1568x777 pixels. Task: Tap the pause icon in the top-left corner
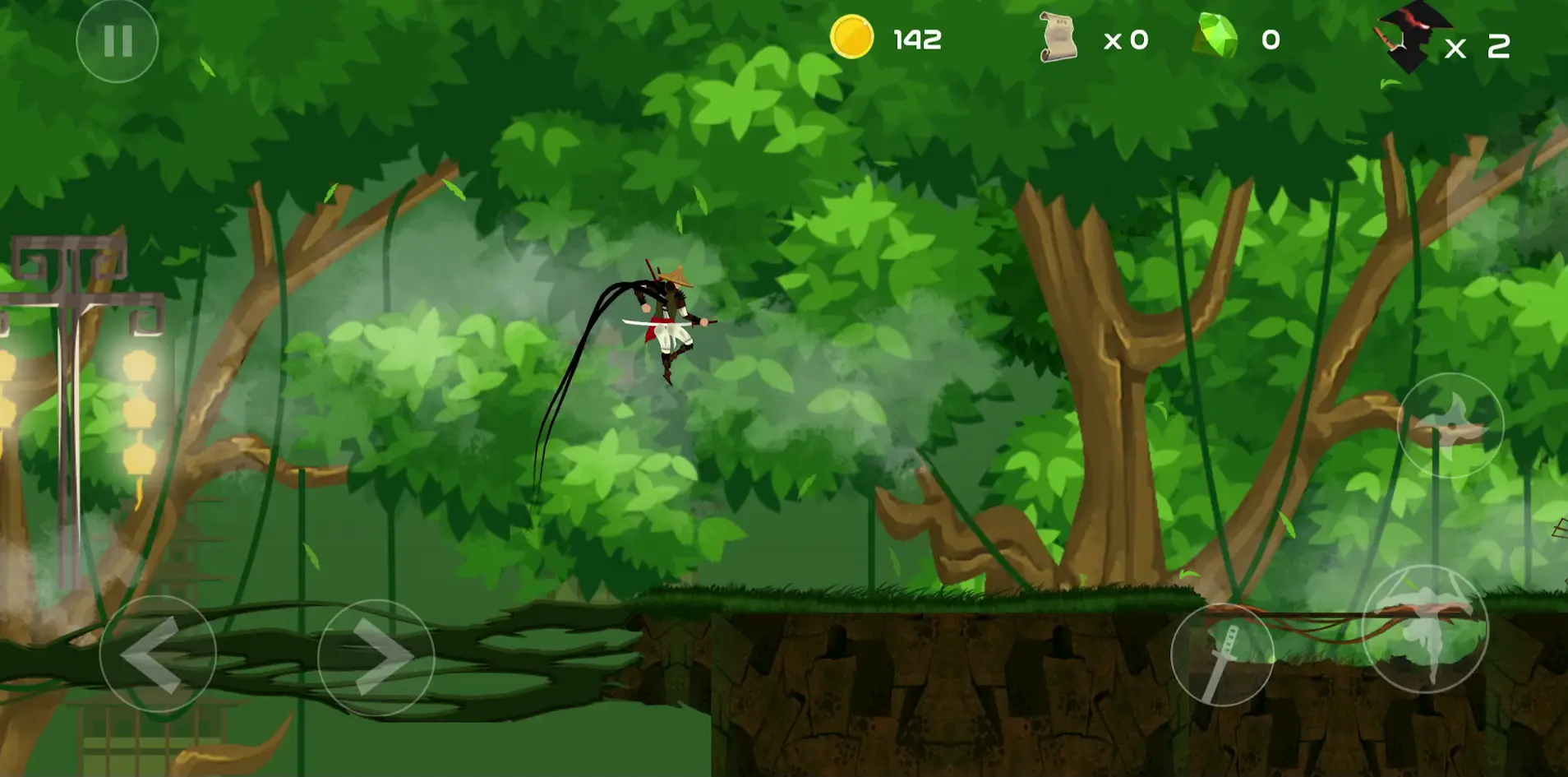click(118, 39)
